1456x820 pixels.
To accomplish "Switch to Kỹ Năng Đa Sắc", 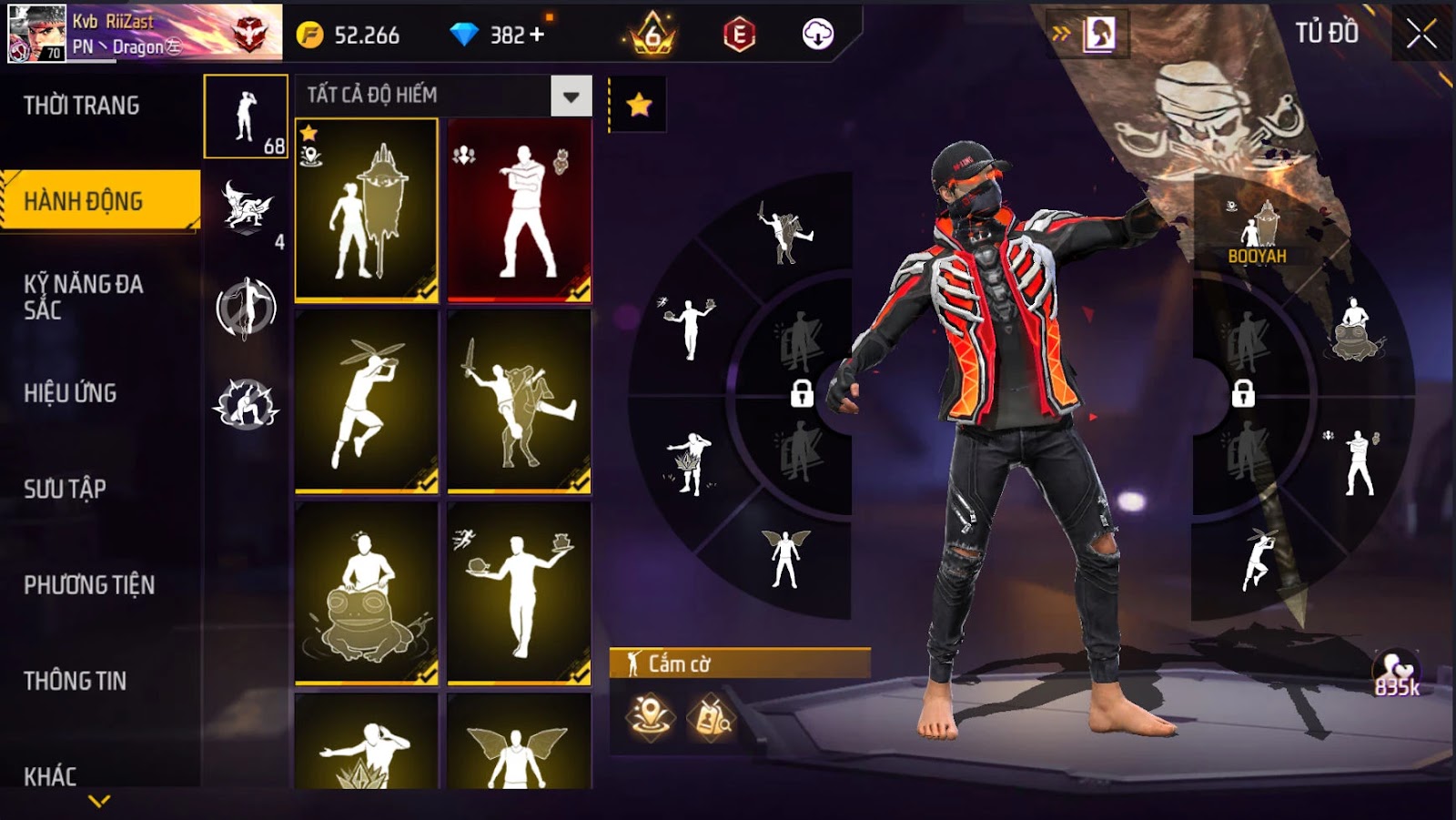I will tap(84, 297).
